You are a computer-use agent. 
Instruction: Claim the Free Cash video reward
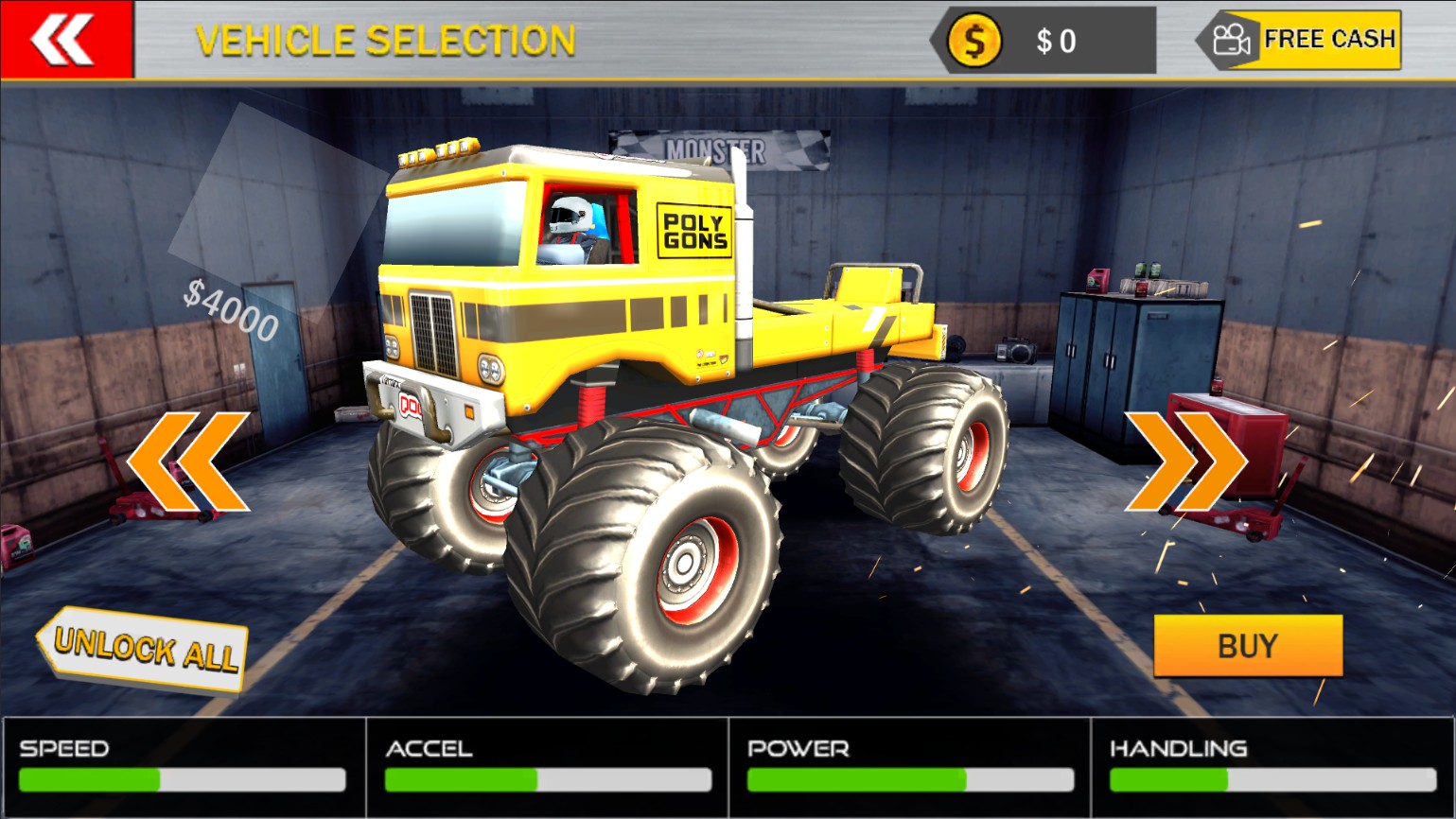pyautogui.click(x=1302, y=40)
